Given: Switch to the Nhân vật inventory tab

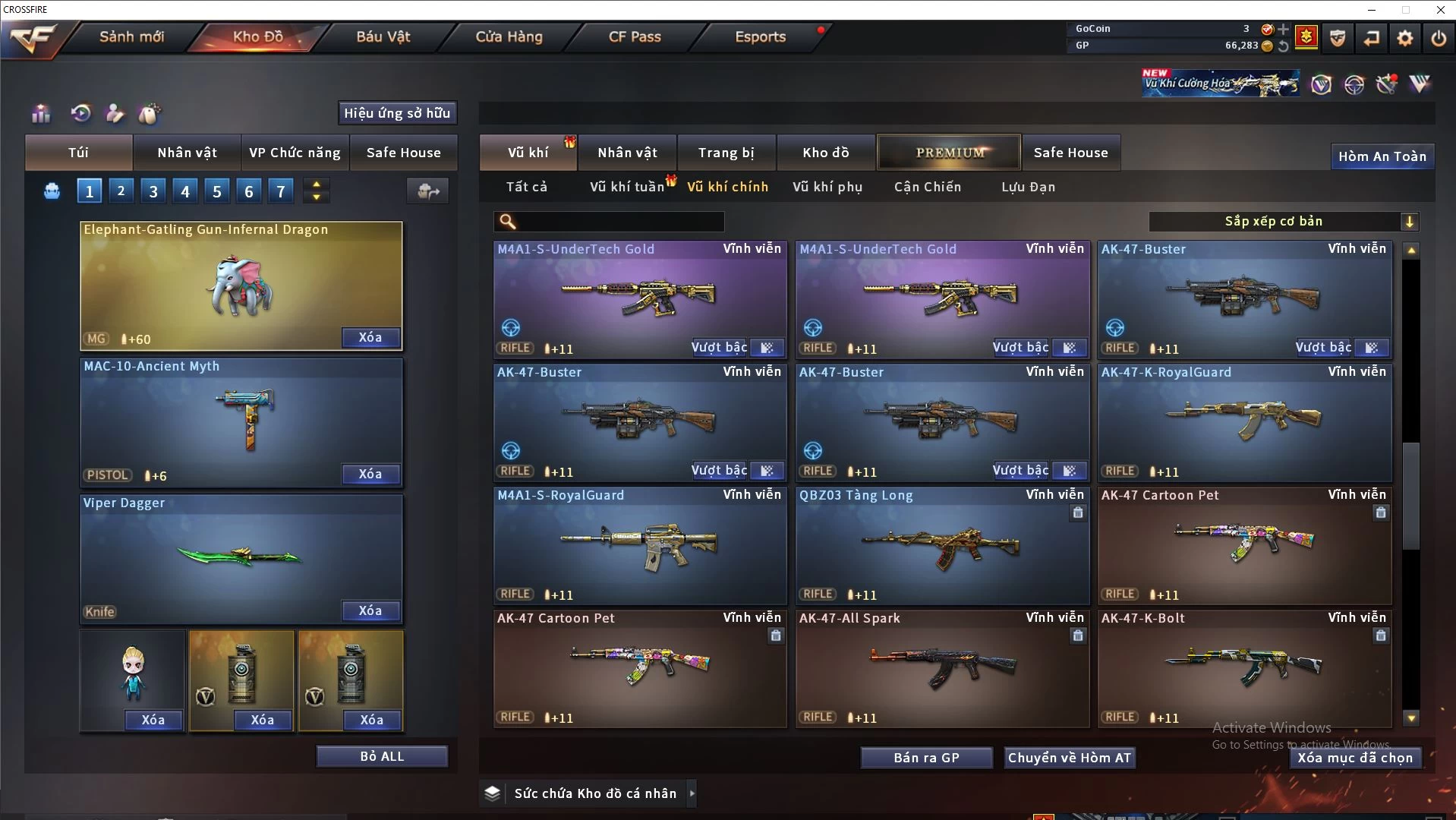Looking at the screenshot, I should 627,153.
